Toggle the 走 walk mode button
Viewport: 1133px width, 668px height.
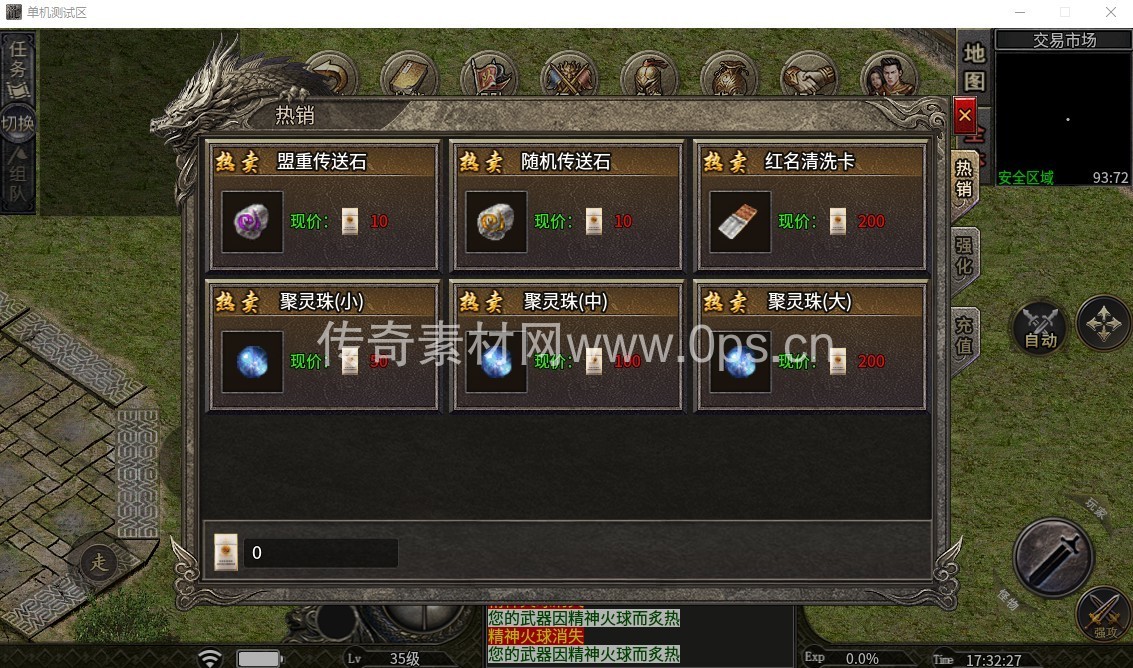[x=99, y=561]
